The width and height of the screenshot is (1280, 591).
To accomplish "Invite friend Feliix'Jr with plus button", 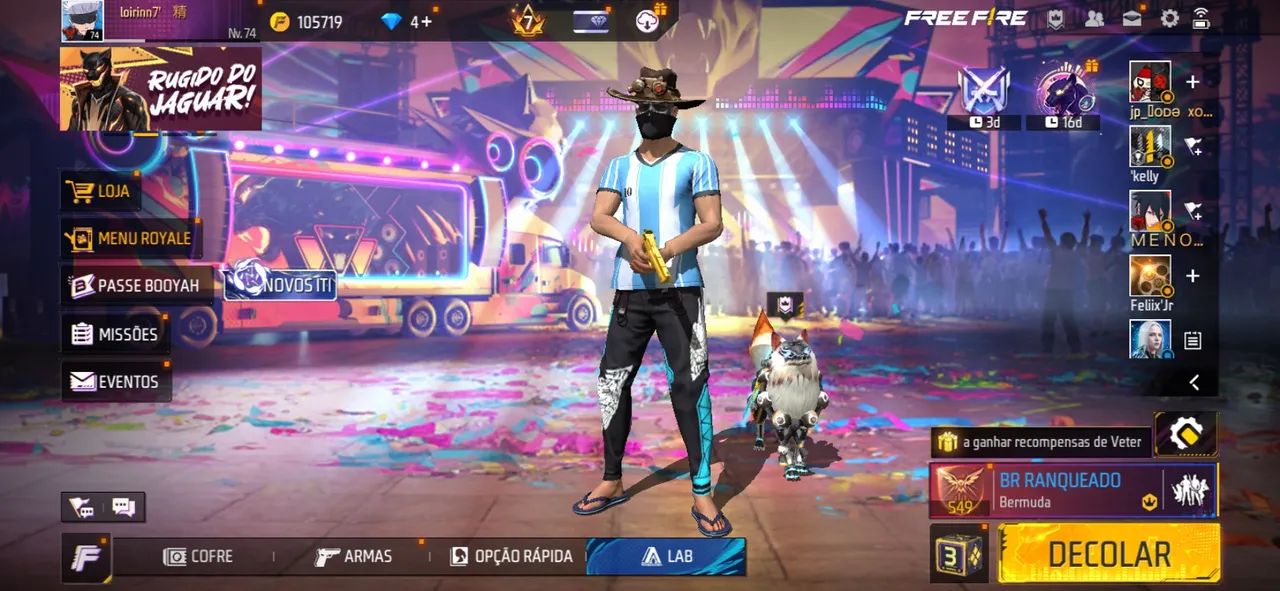I will click(x=1192, y=275).
